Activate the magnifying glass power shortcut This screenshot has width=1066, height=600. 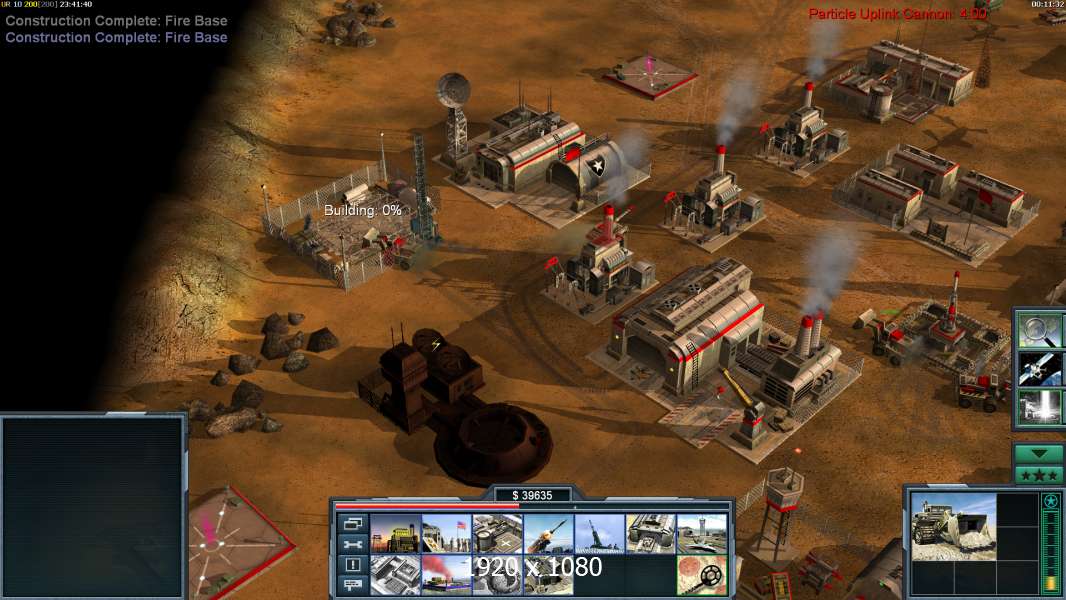pyautogui.click(x=1039, y=329)
